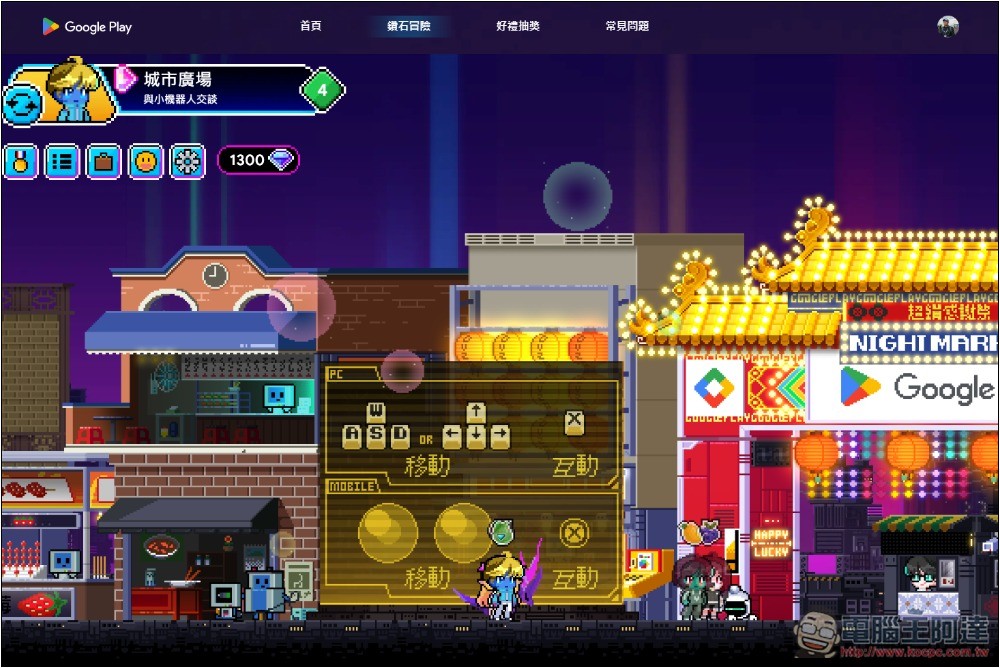Screen dimensions: 1000x668
Task: Click the Google Play logo
Action: pyautogui.click(x=87, y=27)
